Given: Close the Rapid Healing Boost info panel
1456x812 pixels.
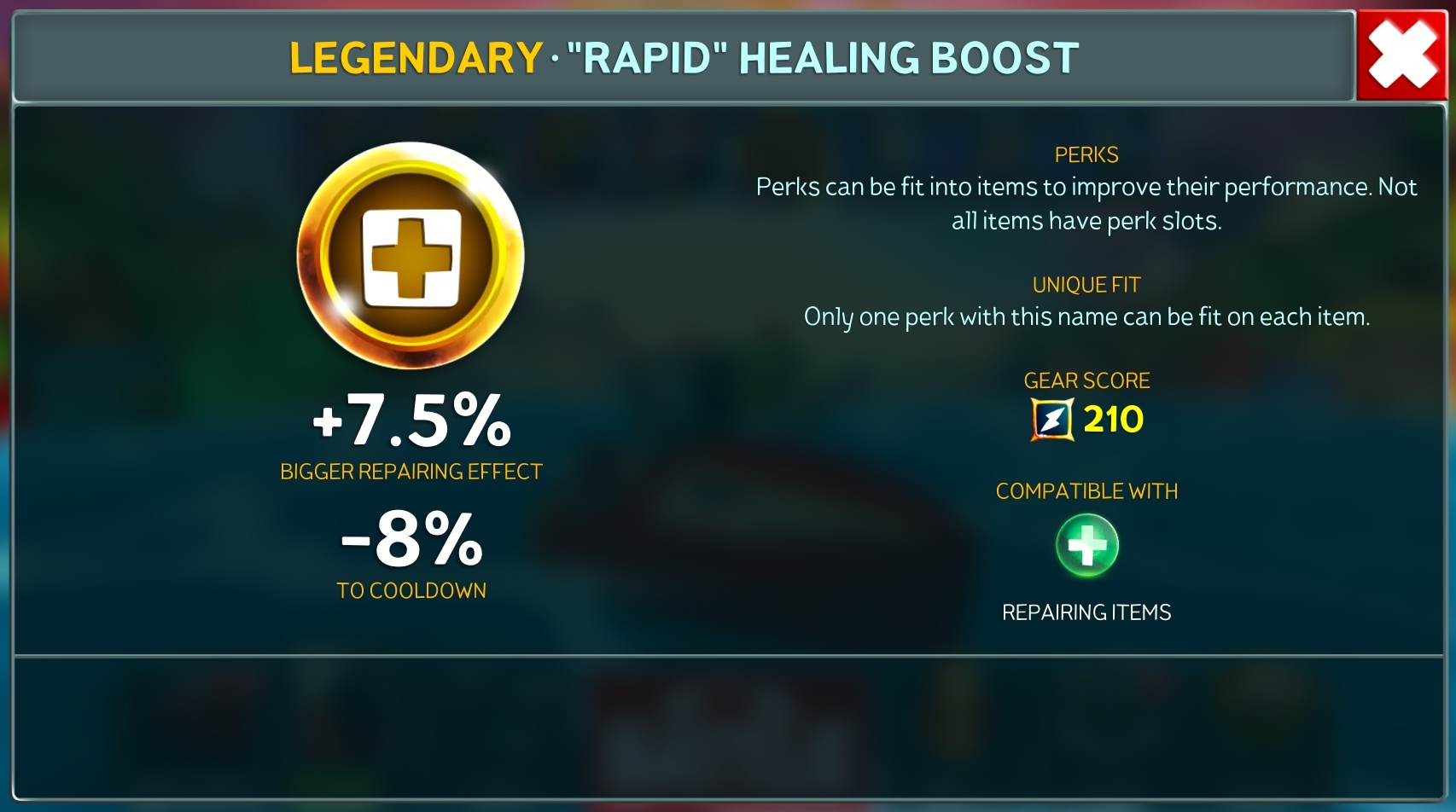Looking at the screenshot, I should pyautogui.click(x=1402, y=56).
